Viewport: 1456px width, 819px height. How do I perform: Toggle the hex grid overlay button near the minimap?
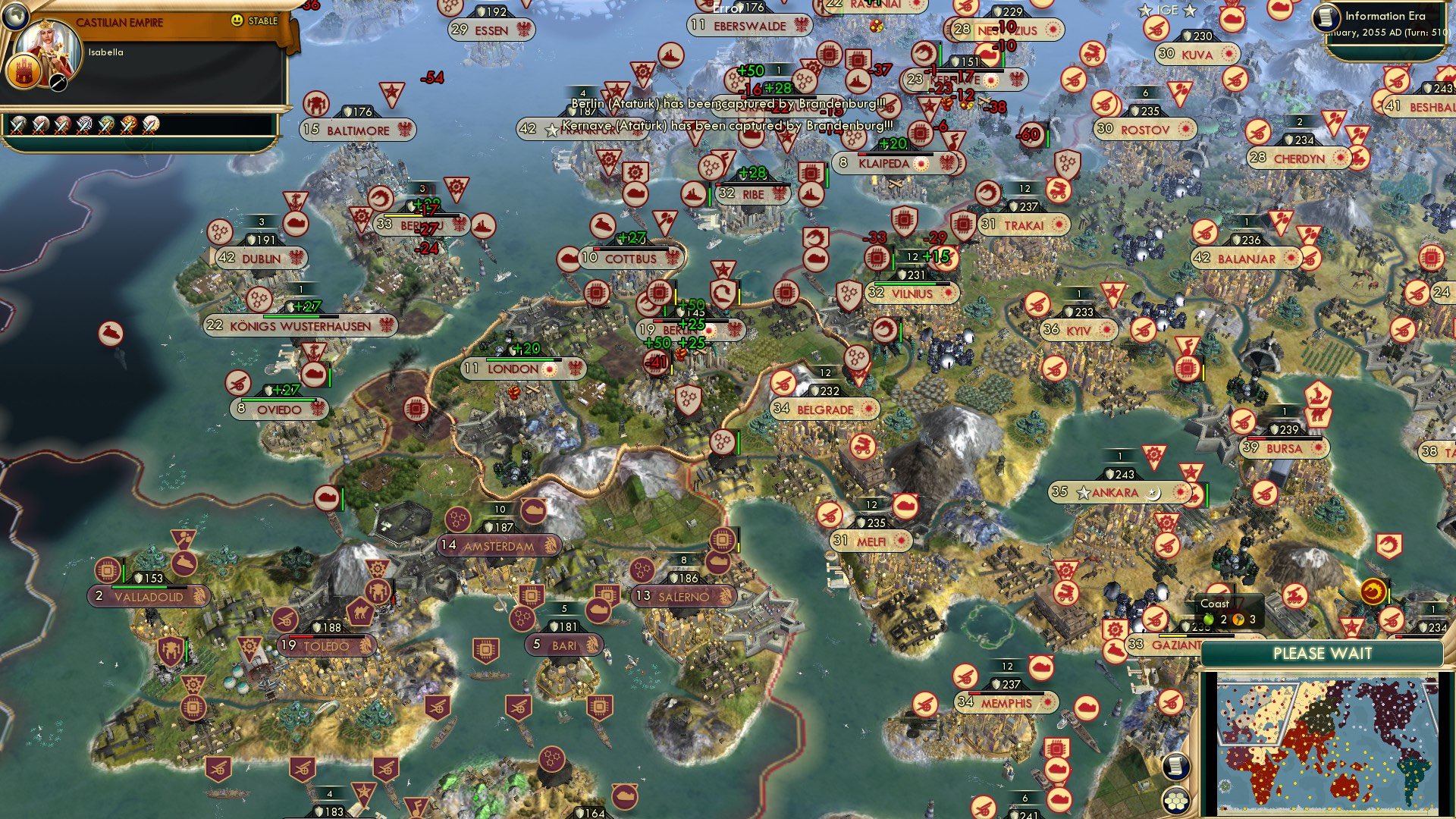[x=1176, y=802]
